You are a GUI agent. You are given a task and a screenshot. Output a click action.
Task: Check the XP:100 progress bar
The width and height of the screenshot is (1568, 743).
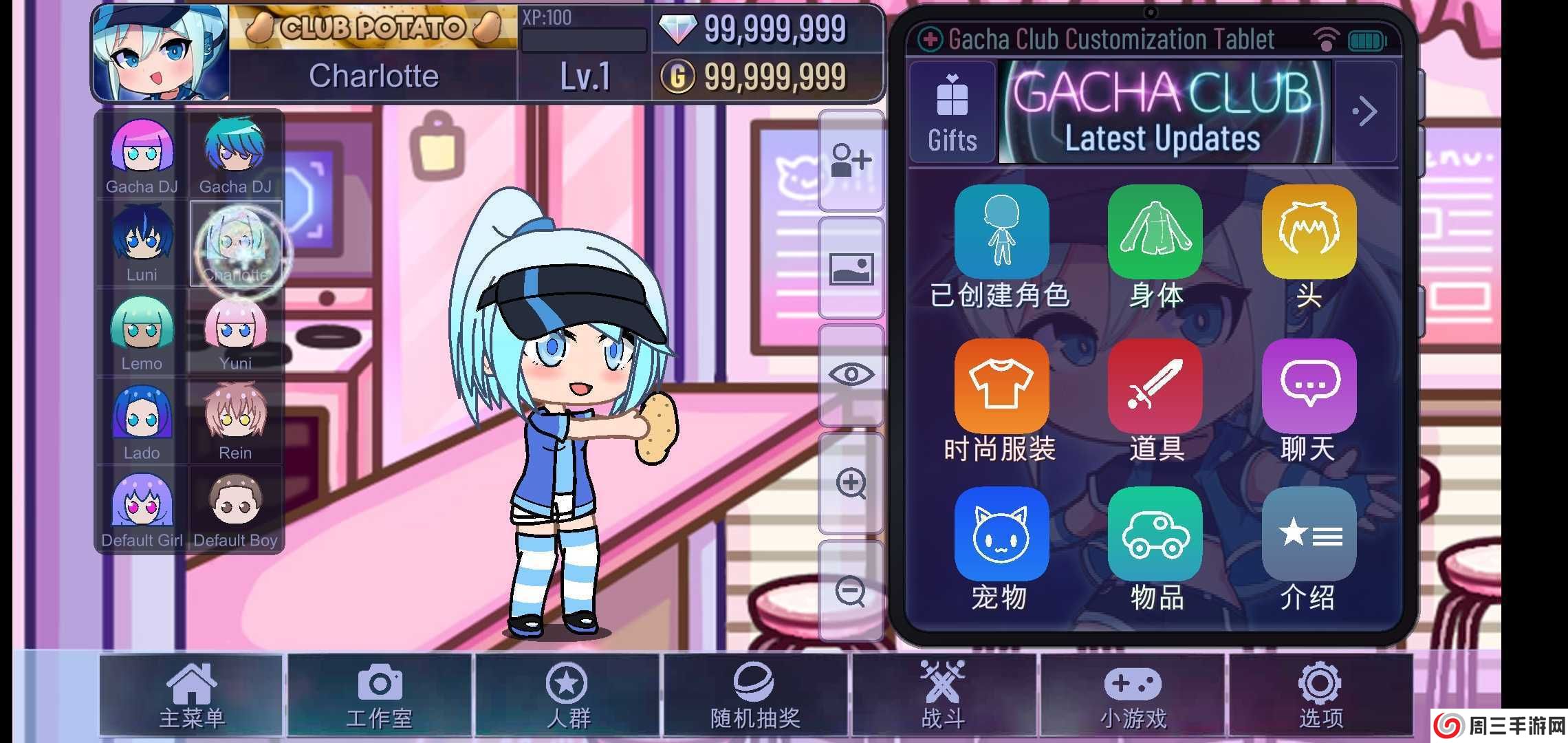click(x=581, y=41)
